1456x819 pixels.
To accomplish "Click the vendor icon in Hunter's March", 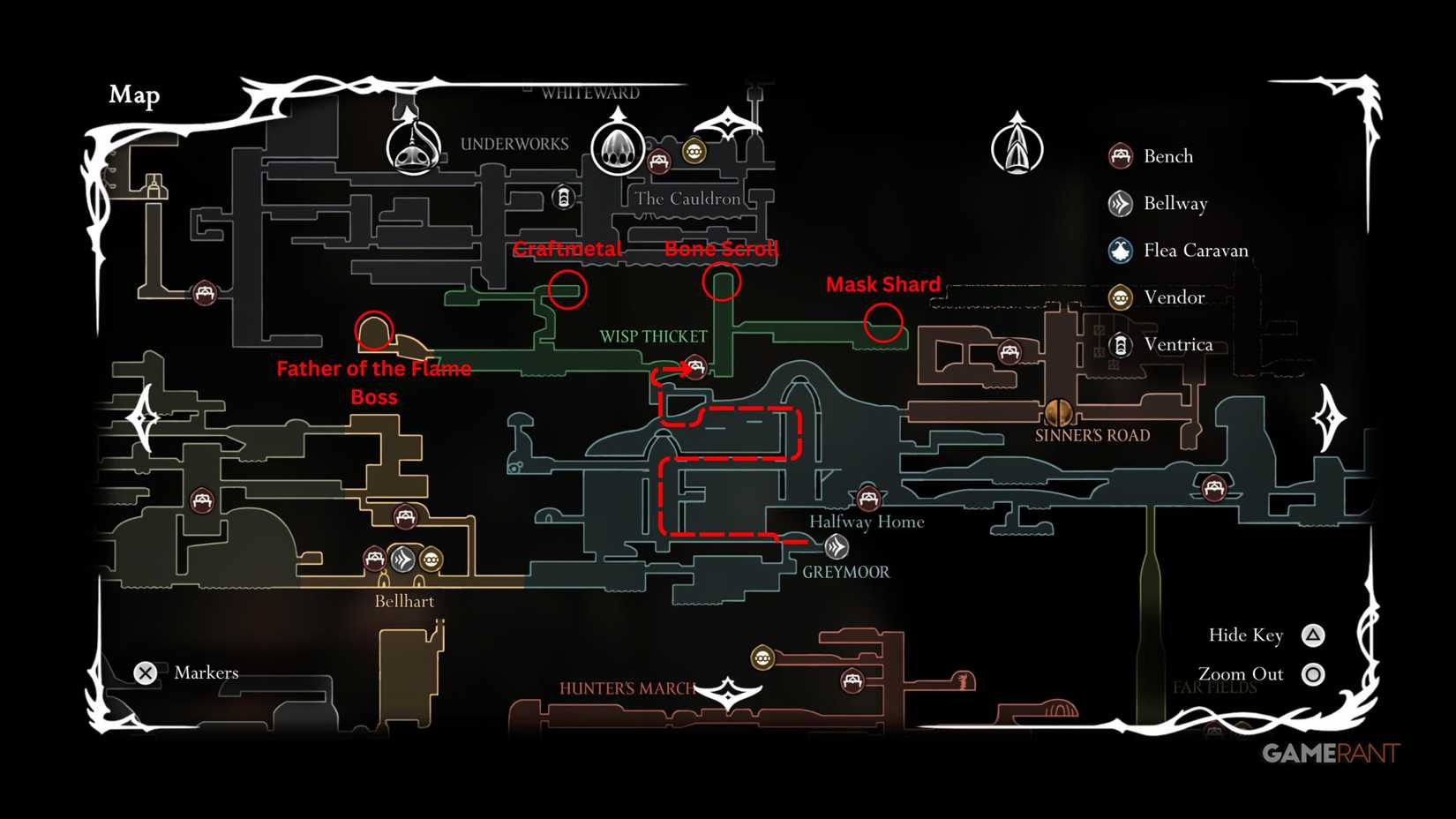I will [x=763, y=659].
